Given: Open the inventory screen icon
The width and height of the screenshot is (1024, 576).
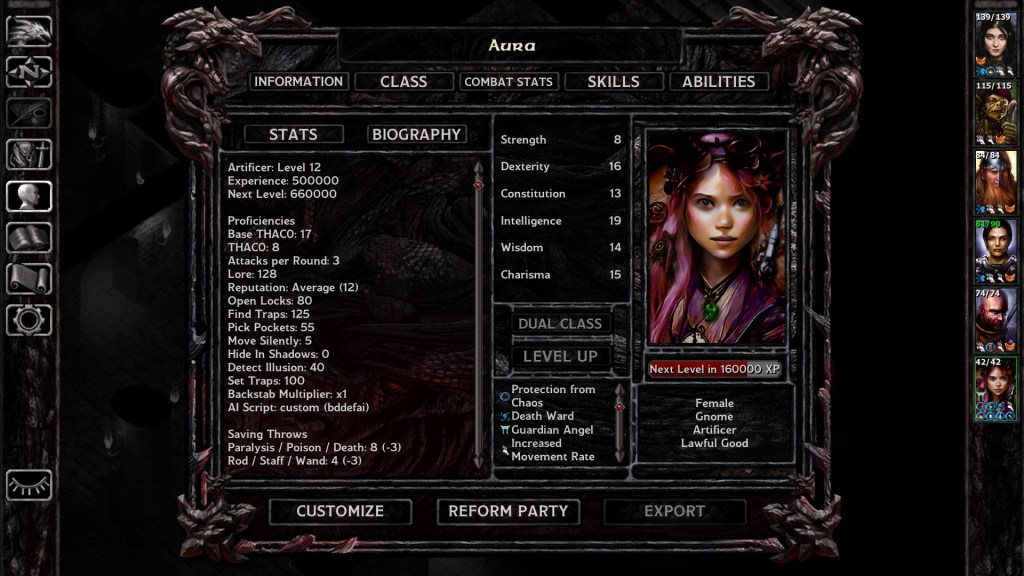Looking at the screenshot, I should point(29,154).
